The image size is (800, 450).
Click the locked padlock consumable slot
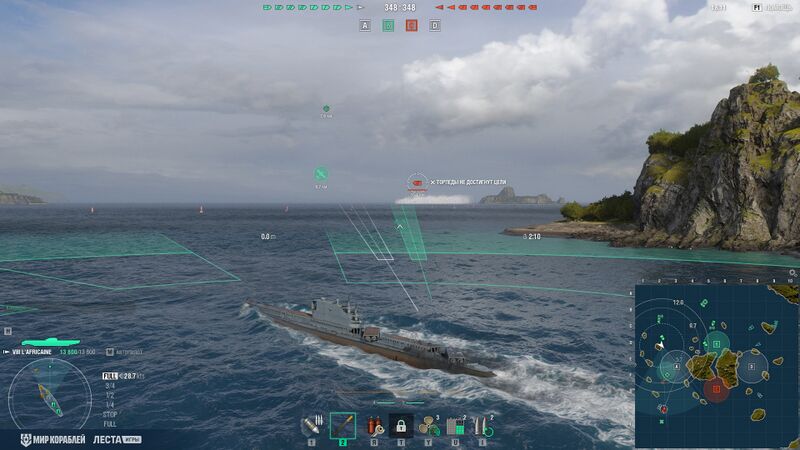coord(401,425)
